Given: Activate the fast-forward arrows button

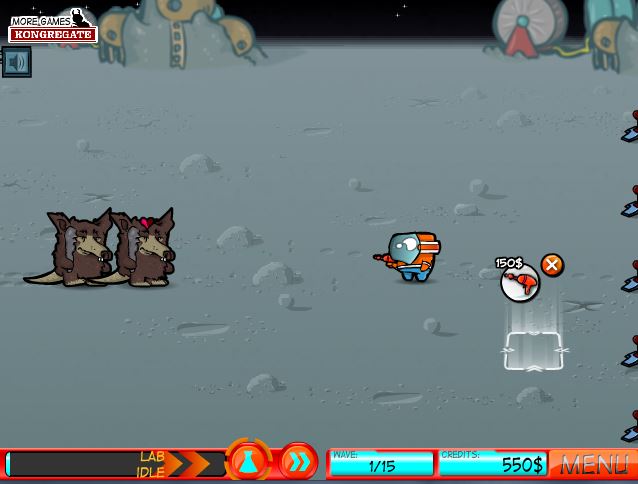Looking at the screenshot, I should [298, 462].
